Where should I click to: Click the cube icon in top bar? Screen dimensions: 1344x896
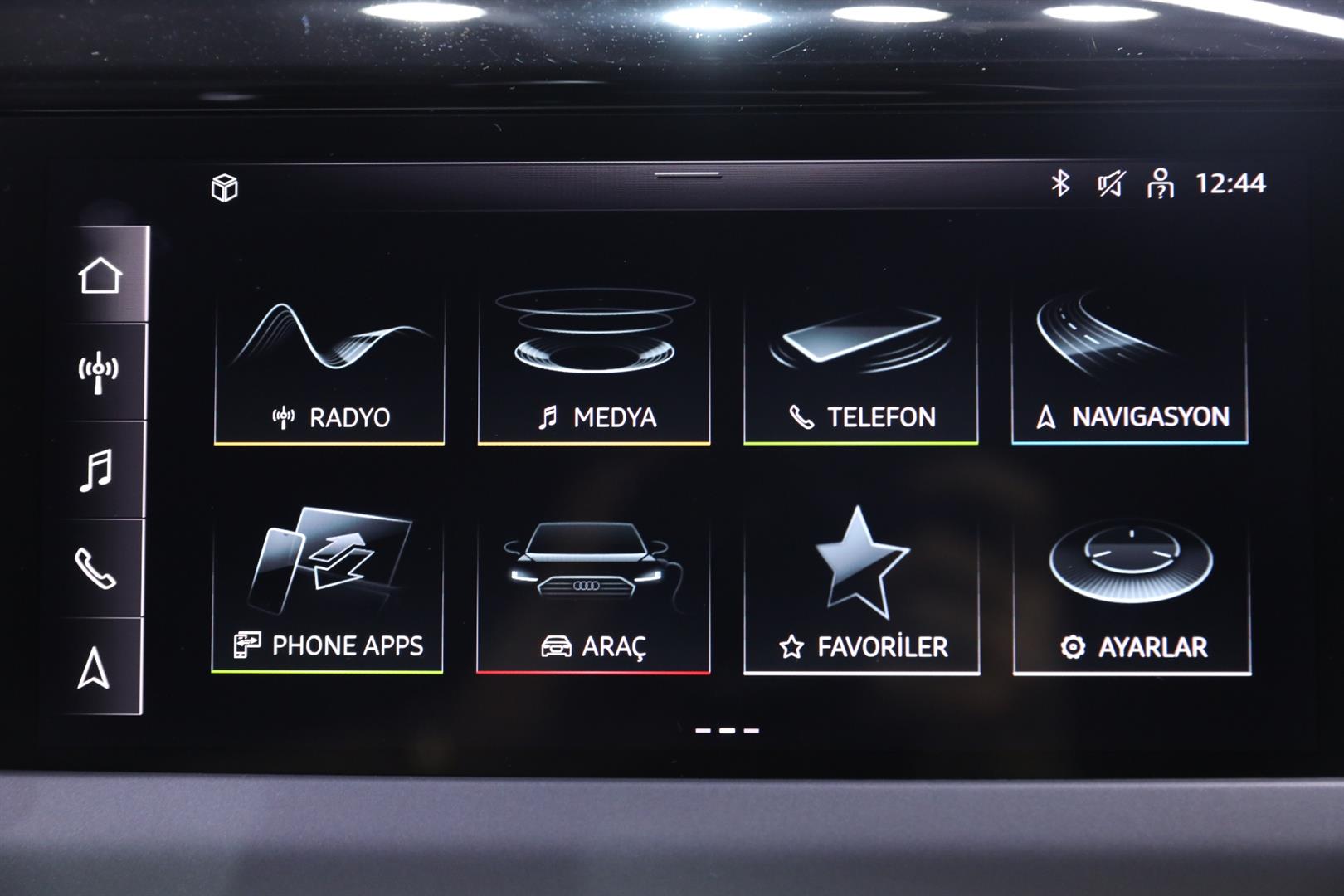pyautogui.click(x=224, y=188)
